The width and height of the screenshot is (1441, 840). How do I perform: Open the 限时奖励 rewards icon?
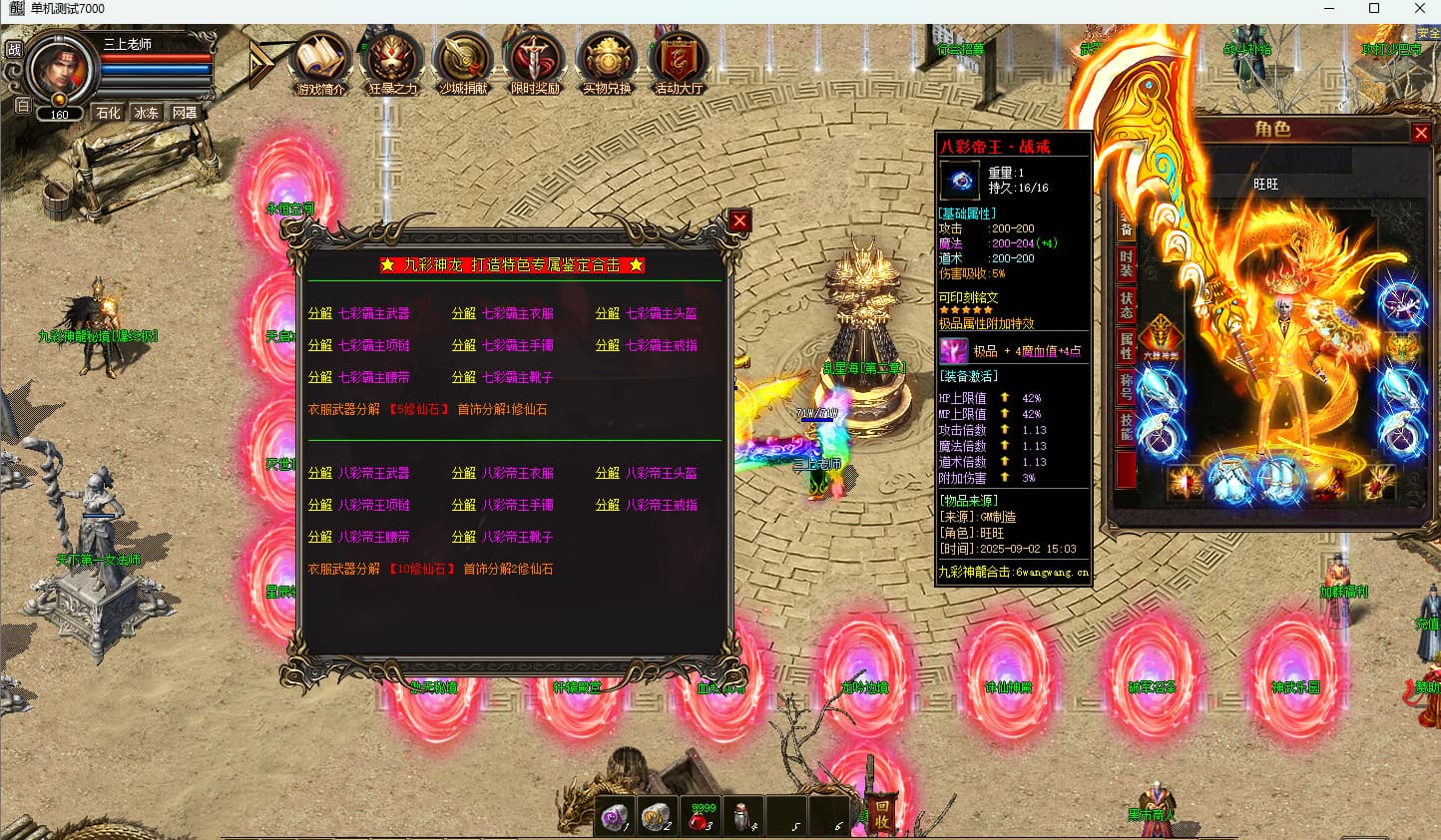[x=535, y=64]
